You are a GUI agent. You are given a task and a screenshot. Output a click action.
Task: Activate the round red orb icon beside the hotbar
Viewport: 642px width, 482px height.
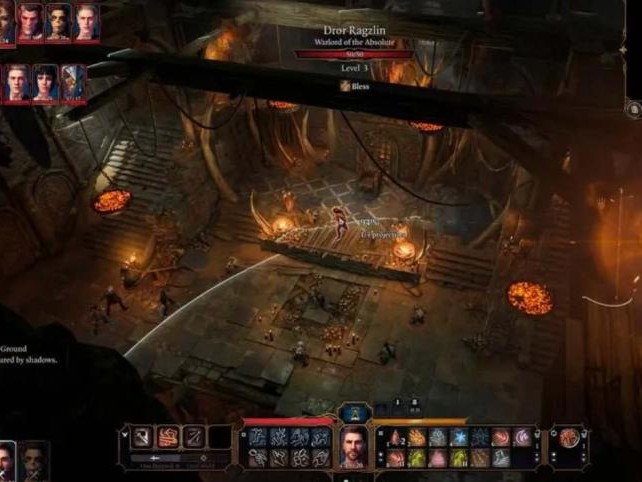570,437
